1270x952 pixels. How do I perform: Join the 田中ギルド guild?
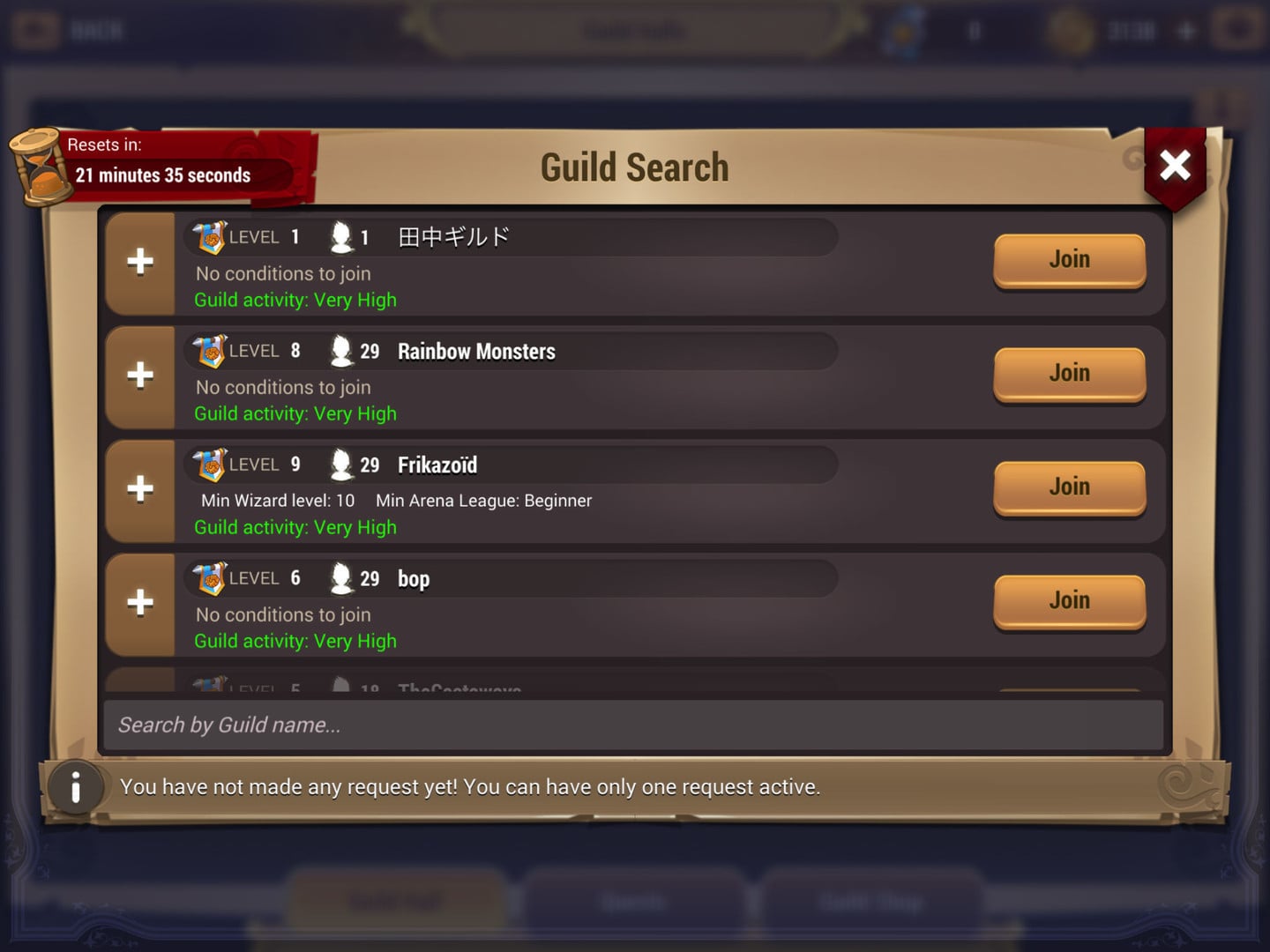(x=1069, y=259)
